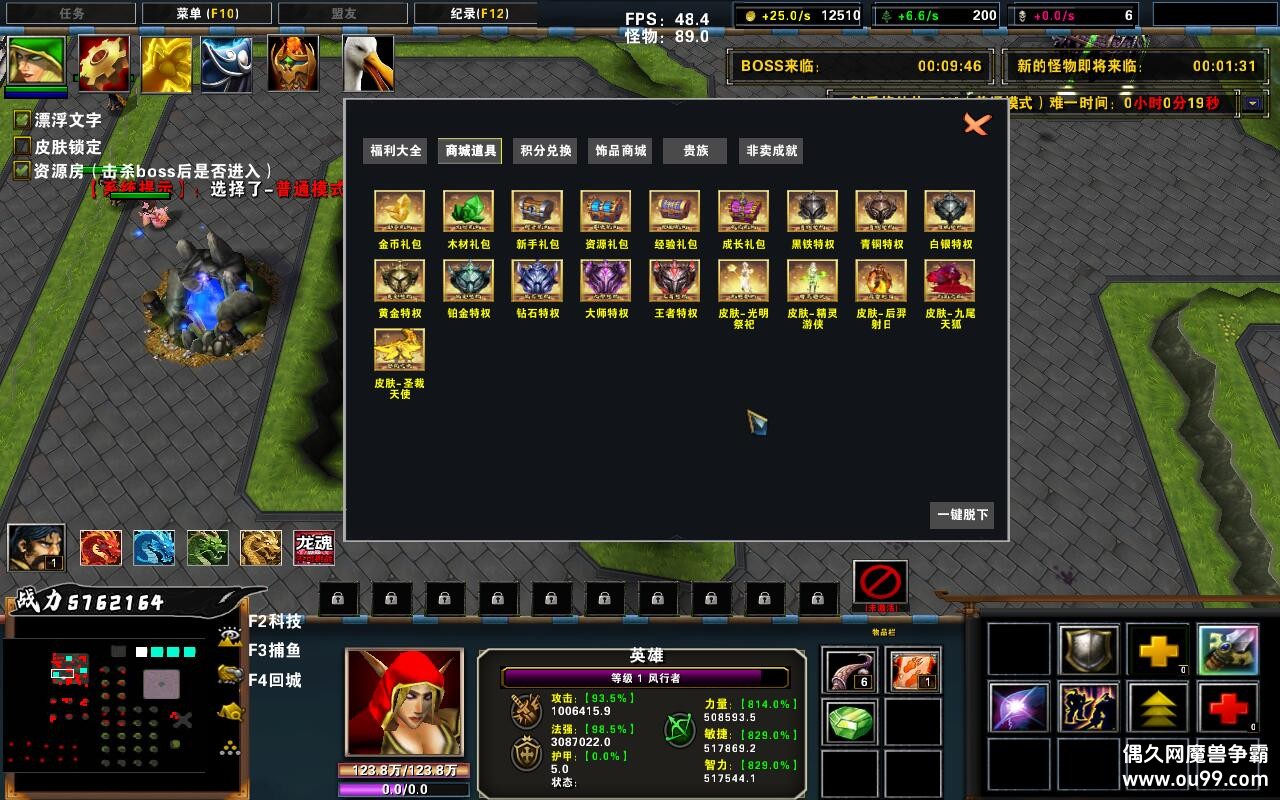Select the 皮肤-圣裁天使 skin
This screenshot has width=1280, height=800.
(x=399, y=350)
